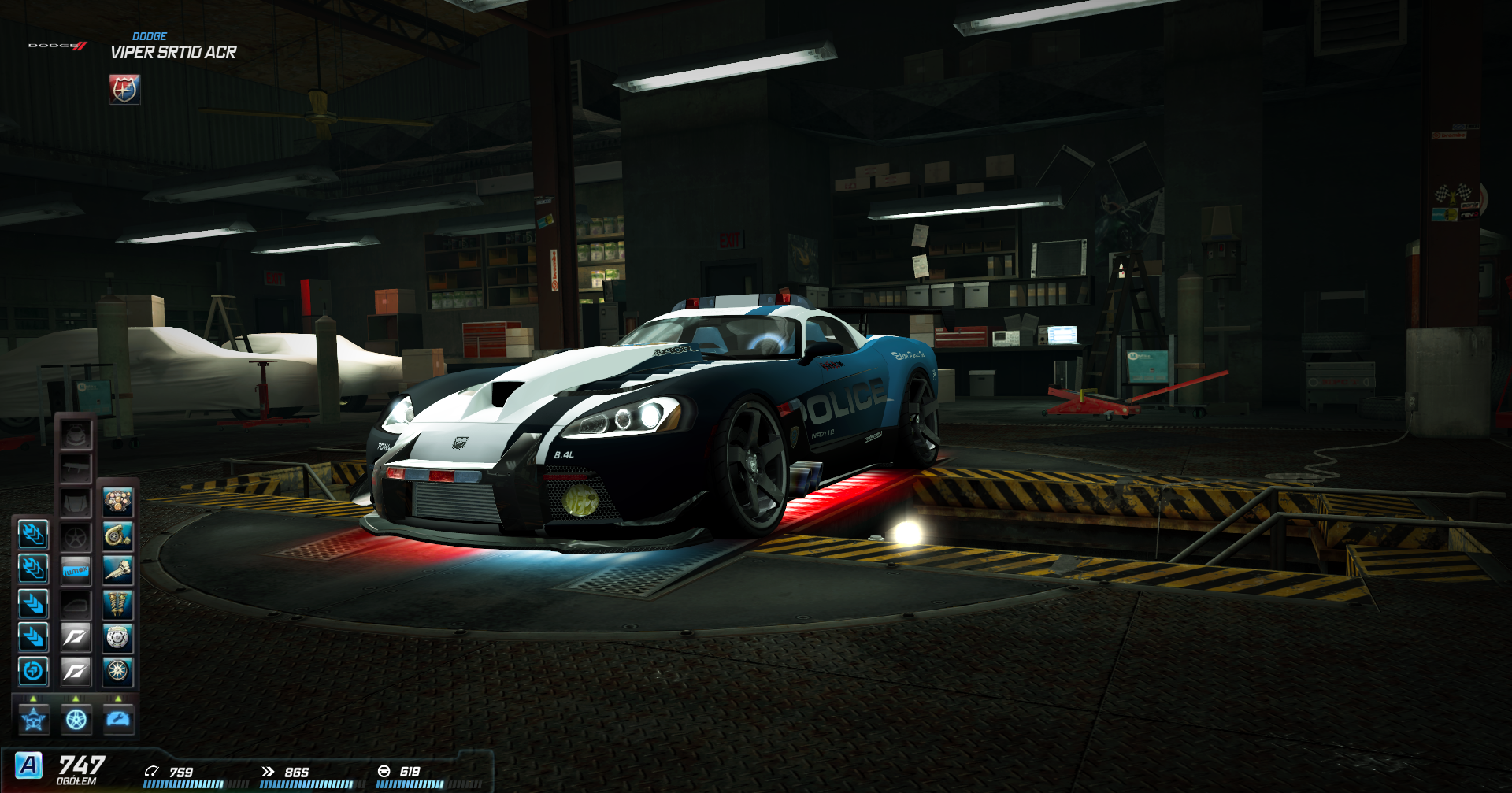Screen dimensions: 1512x793
Task: Open the wheel rim visual slot
Action: [x=76, y=536]
